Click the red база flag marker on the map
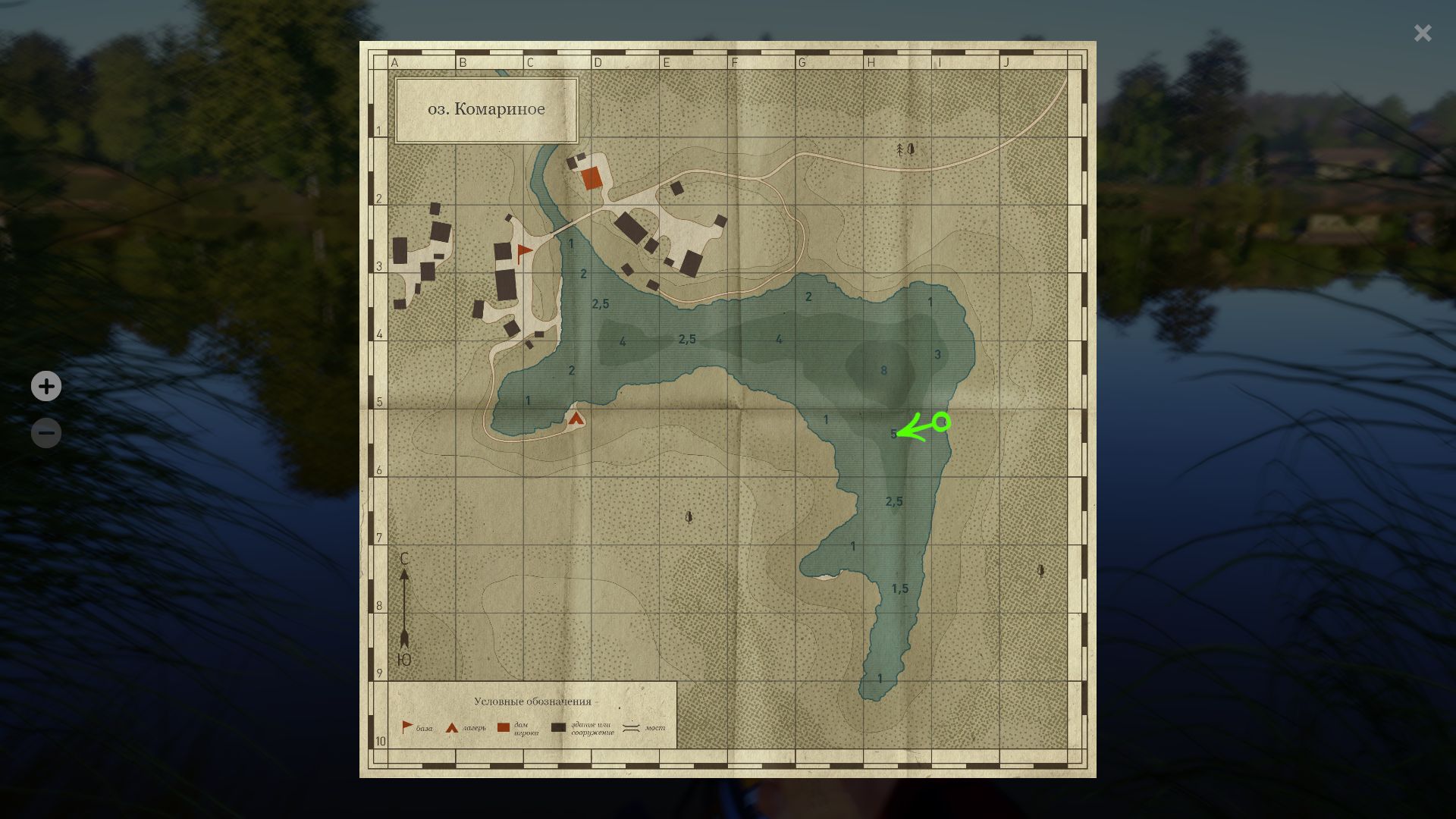This screenshot has height=819, width=1456. pyautogui.click(x=524, y=251)
